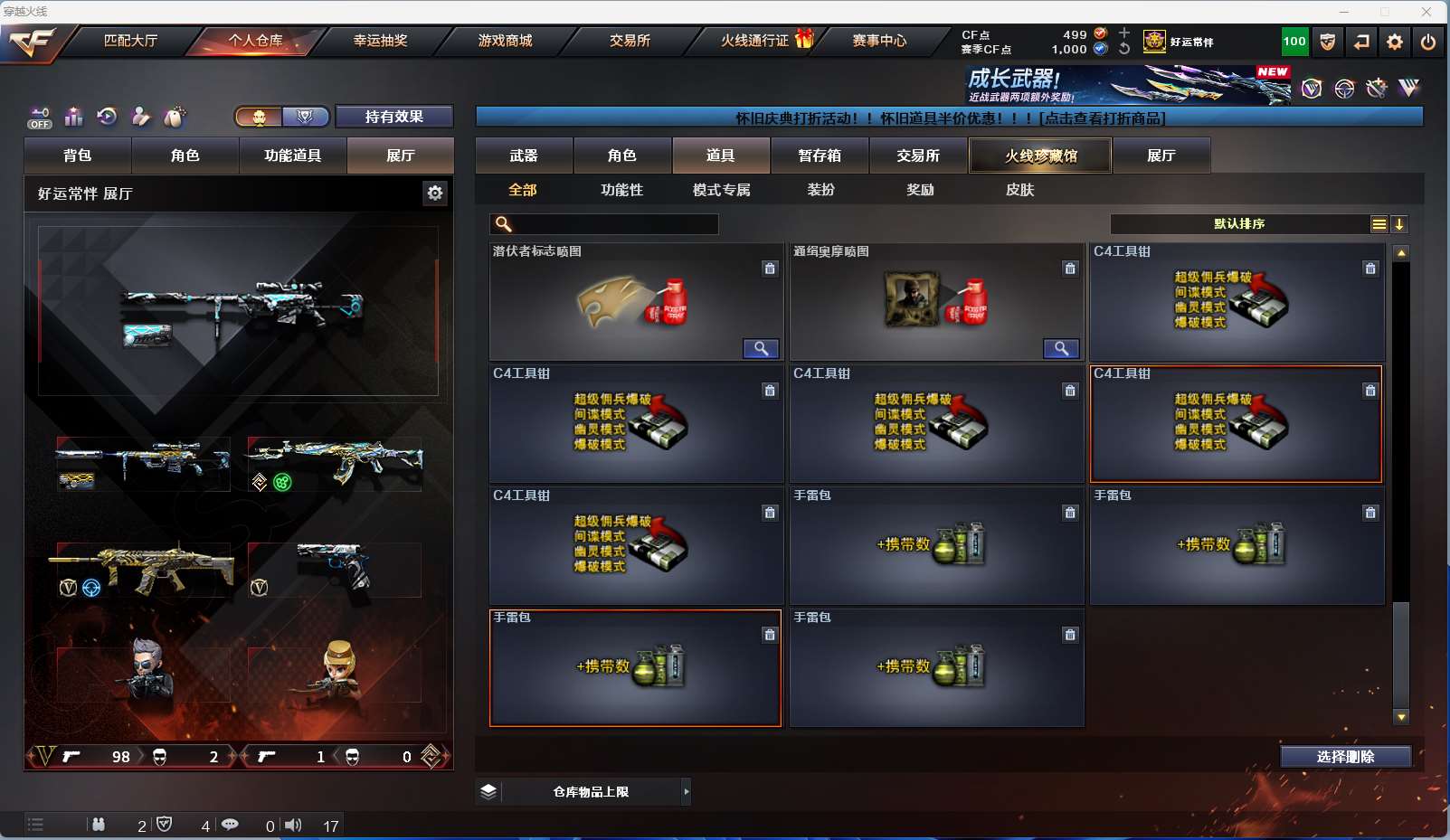Open the 游戏商城 game shop
The width and height of the screenshot is (1450, 840).
tap(505, 41)
